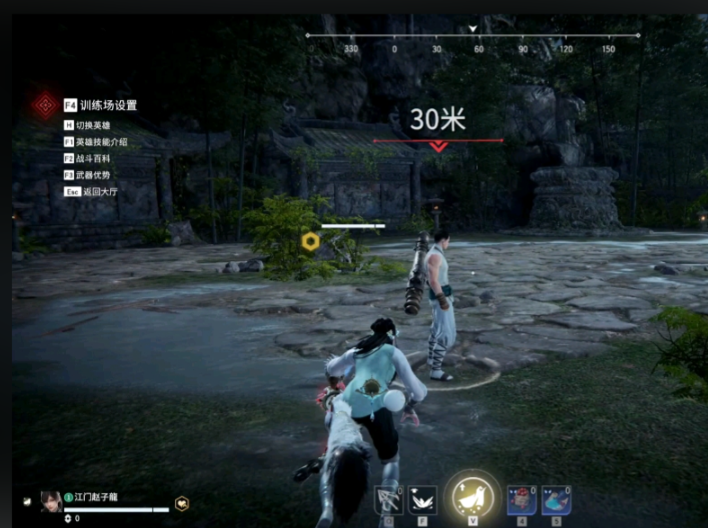Click the red diamond training ground emblem

click(x=44, y=104)
